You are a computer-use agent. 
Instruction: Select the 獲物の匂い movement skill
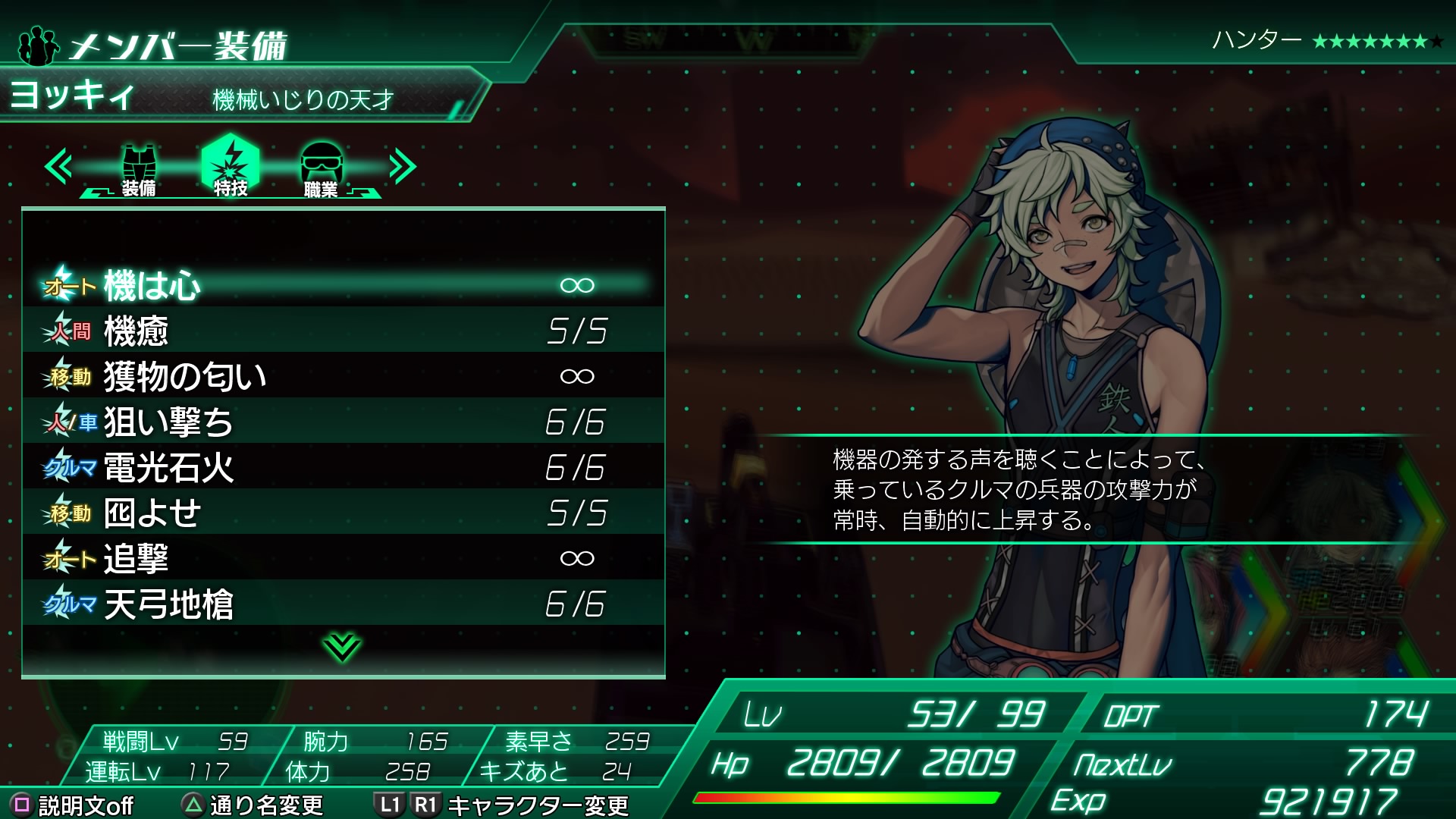click(344, 376)
